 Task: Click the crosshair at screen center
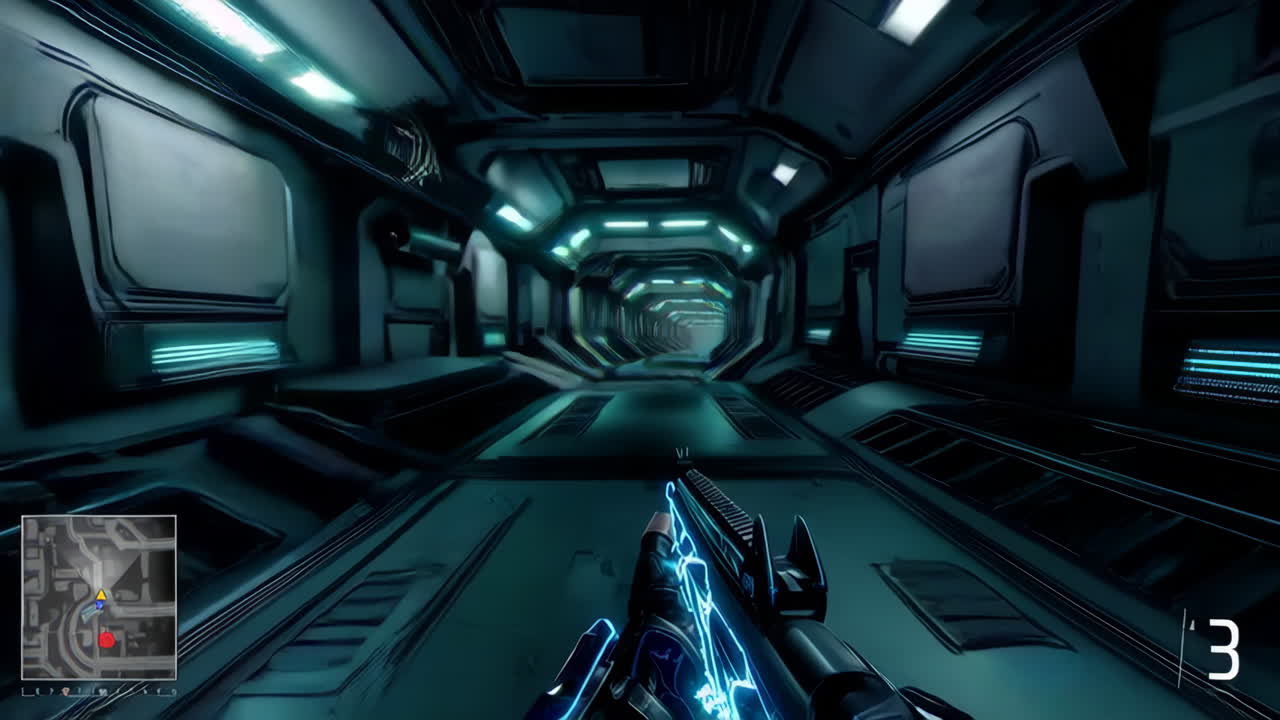[683, 455]
